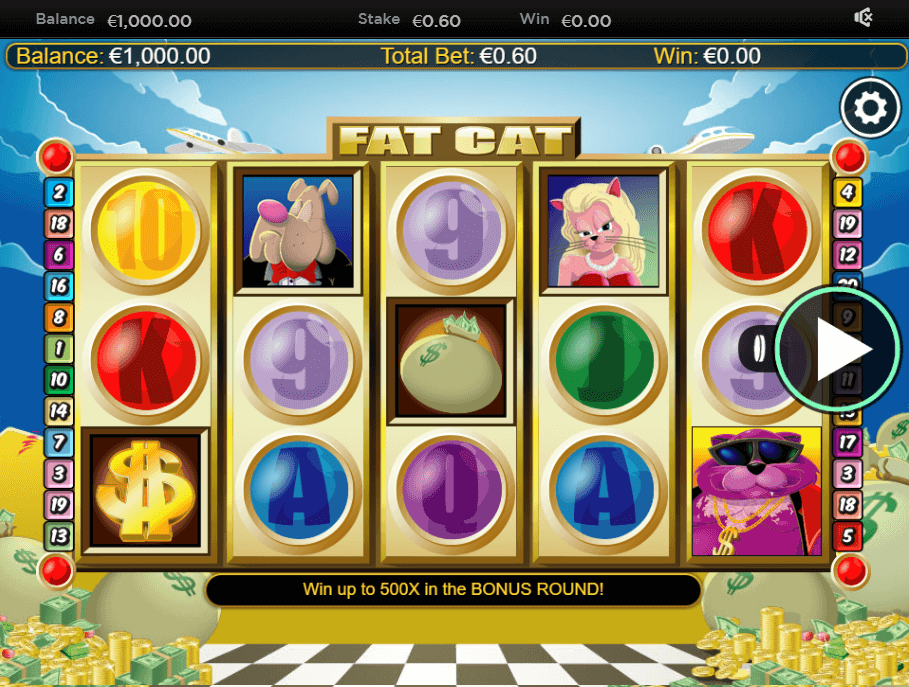
Task: Select the red payline 5 marker
Action: tap(848, 535)
